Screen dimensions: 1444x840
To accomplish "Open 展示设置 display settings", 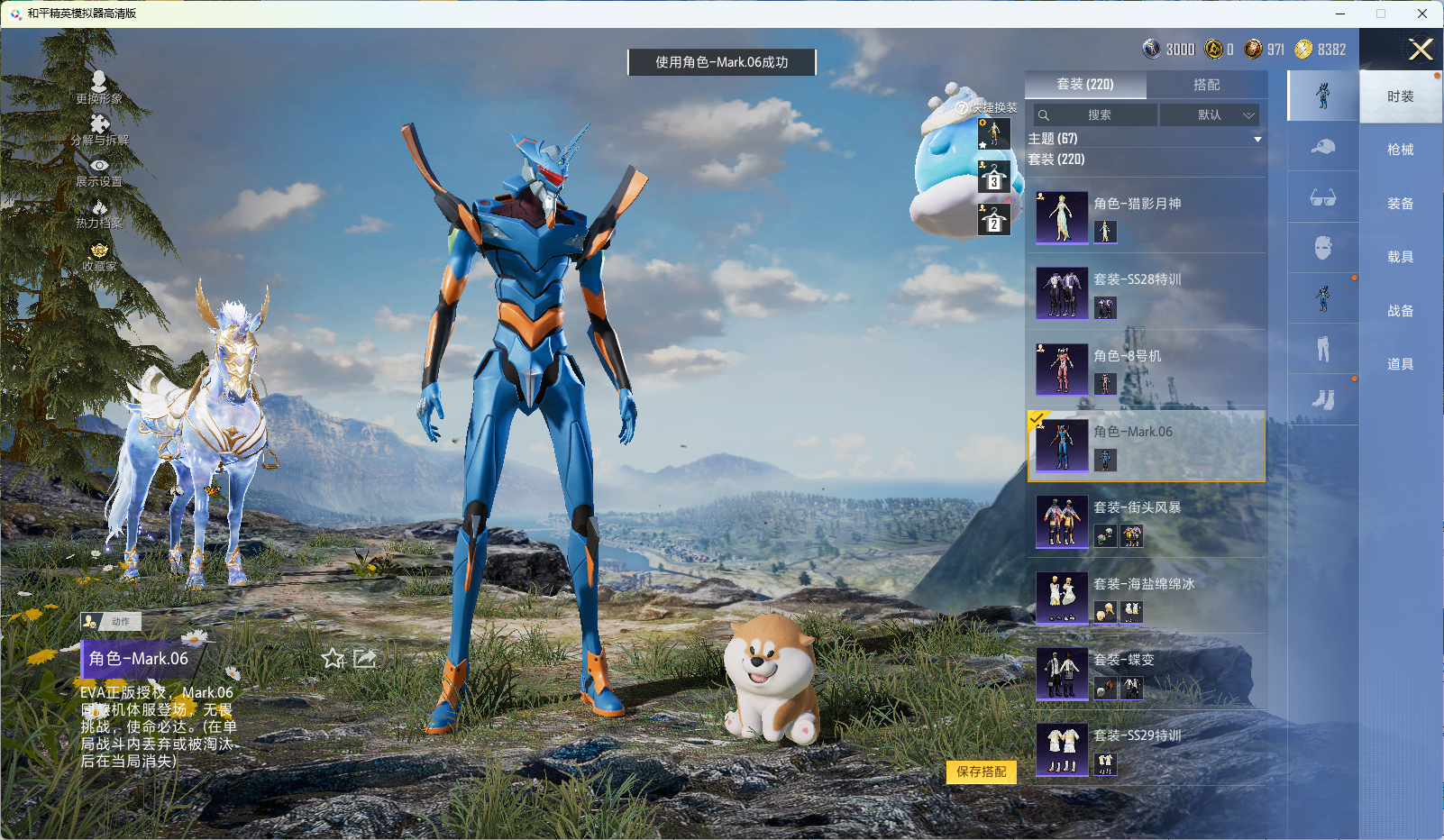I will click(x=99, y=171).
